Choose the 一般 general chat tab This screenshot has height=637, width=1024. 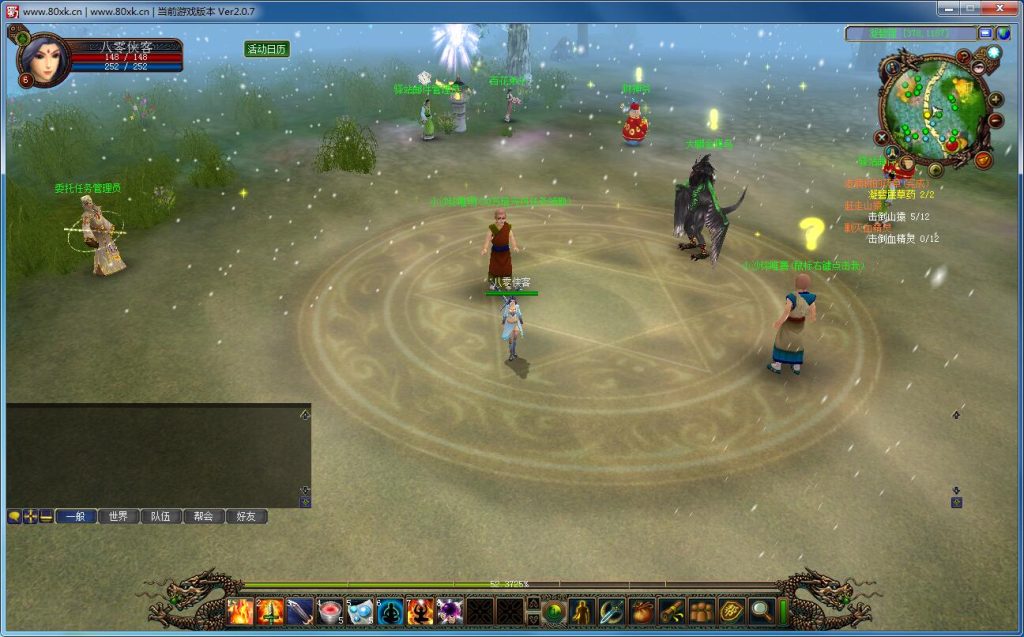click(x=75, y=517)
